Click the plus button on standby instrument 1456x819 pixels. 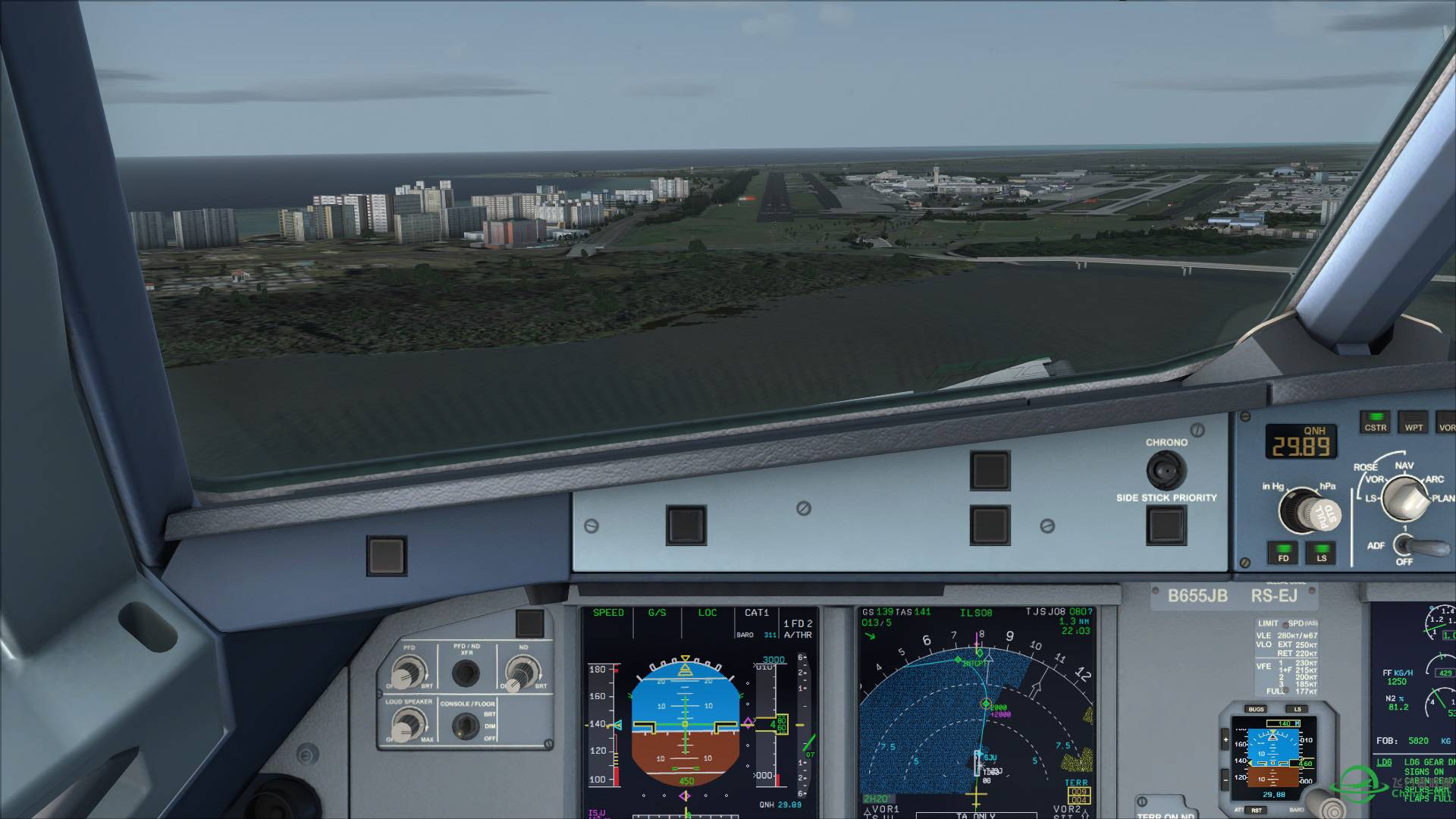click(x=1225, y=740)
